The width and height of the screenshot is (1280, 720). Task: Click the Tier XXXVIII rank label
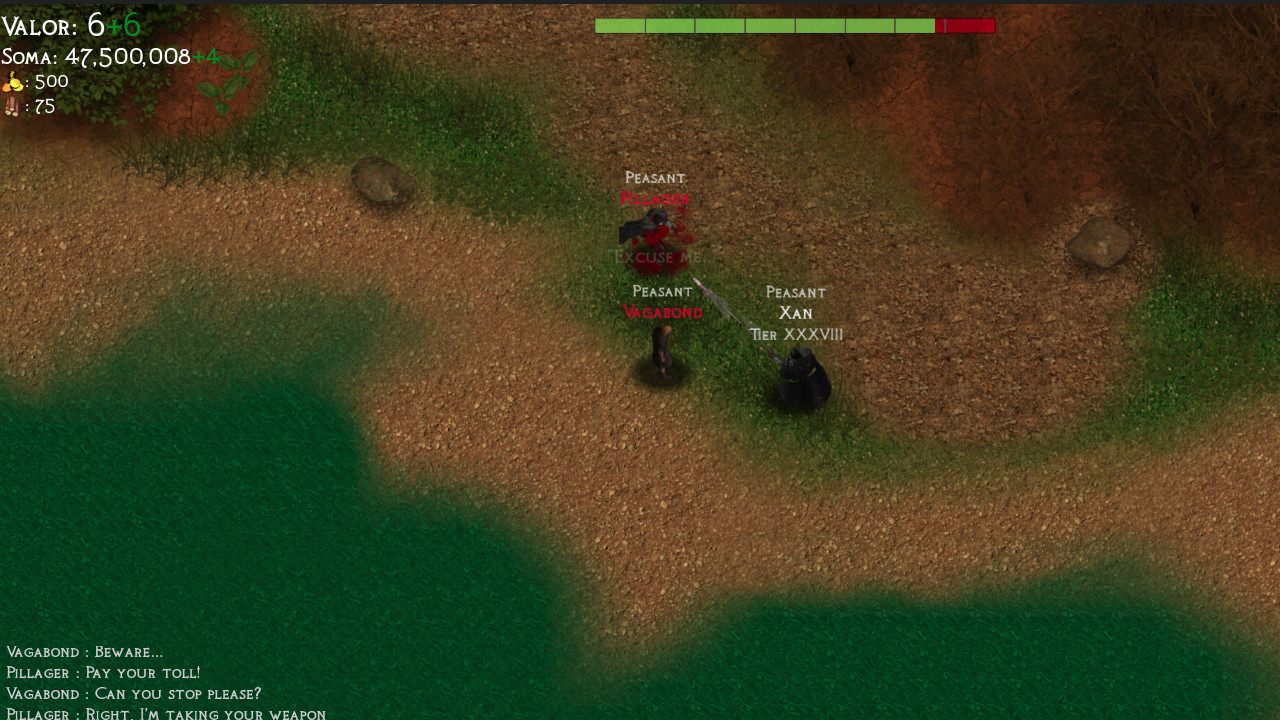click(796, 335)
